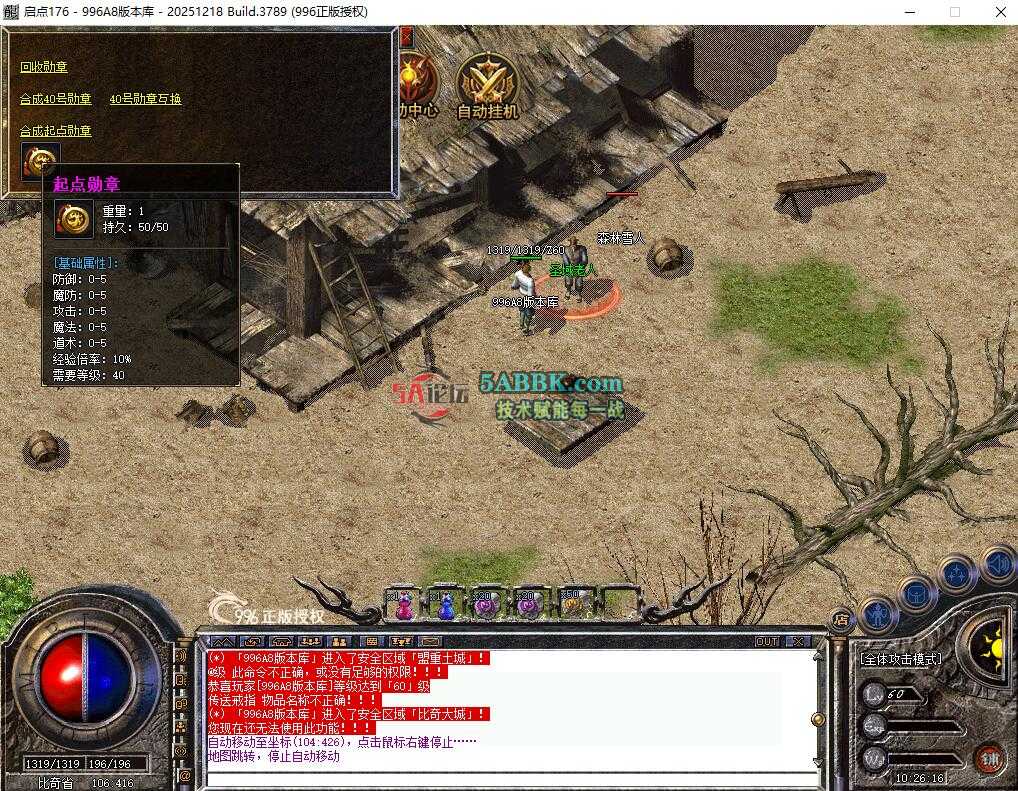This screenshot has width=1018, height=791.
Task: Toggle sound with the round speaker button
Action: coord(998,564)
